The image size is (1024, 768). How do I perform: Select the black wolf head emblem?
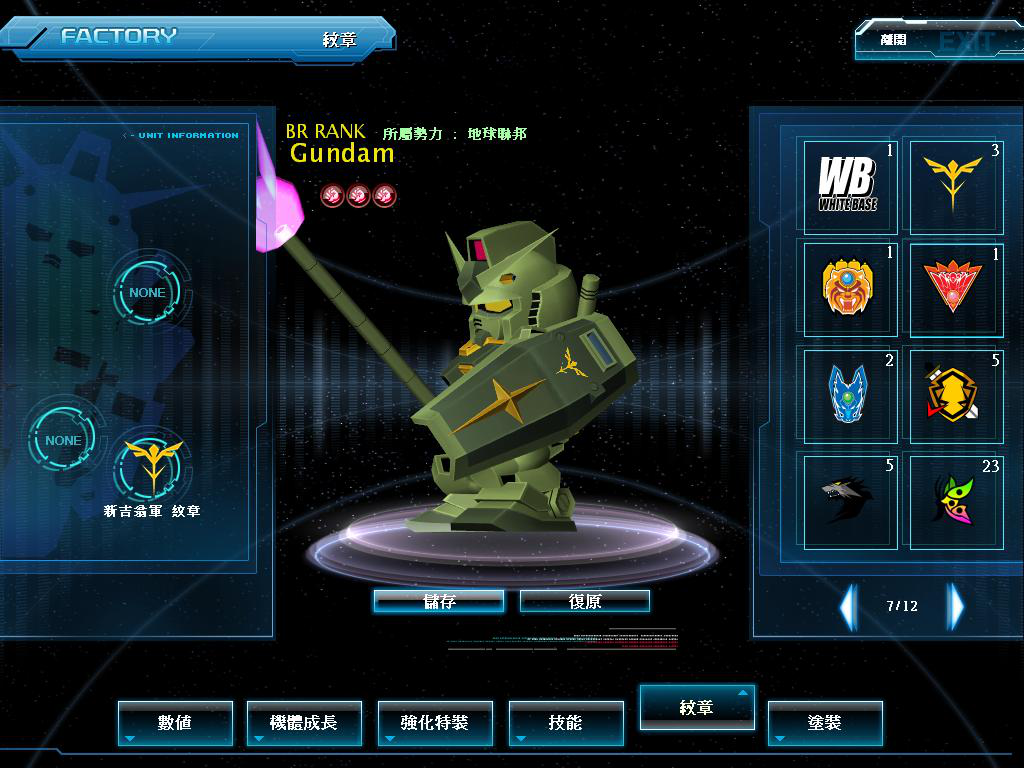(850, 499)
